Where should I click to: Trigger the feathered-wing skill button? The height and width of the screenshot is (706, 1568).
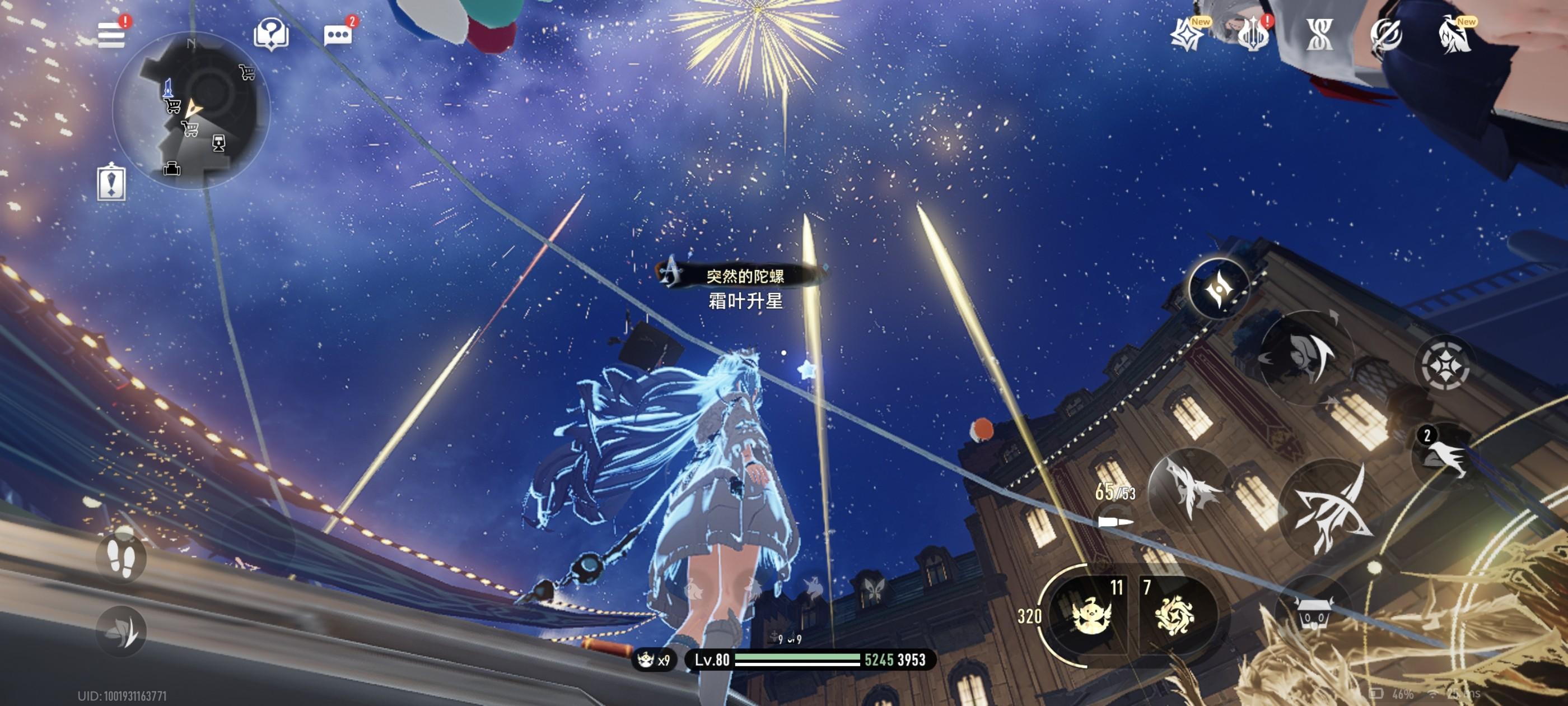click(x=1189, y=488)
